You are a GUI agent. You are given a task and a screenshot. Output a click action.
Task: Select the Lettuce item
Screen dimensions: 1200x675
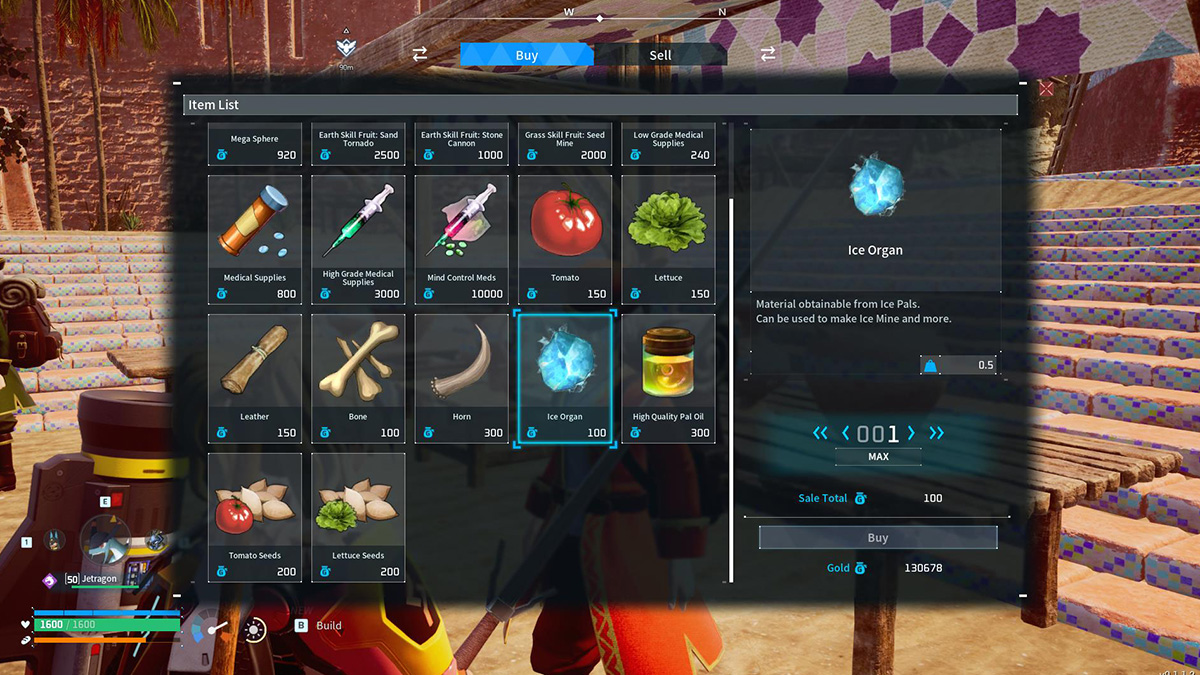668,239
